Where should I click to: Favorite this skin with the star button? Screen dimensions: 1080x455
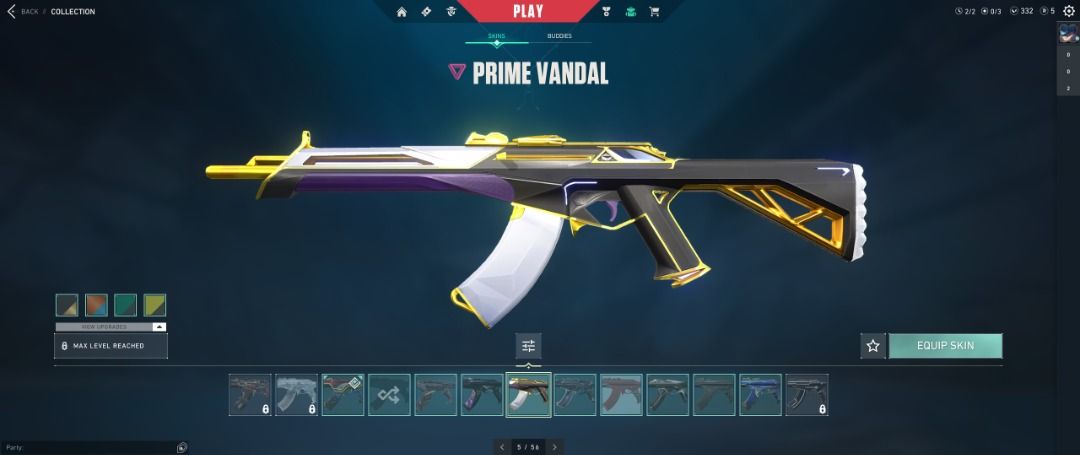[x=873, y=346]
